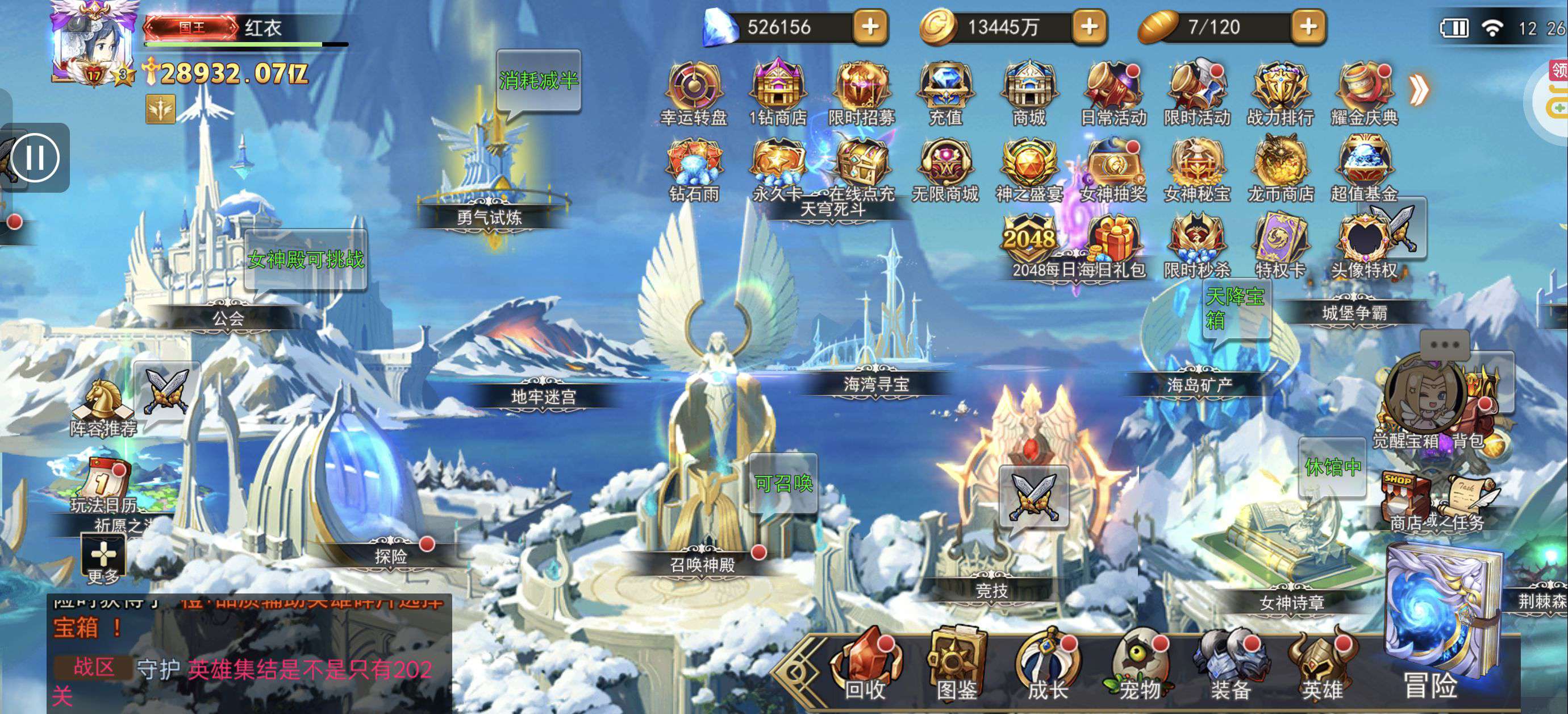Expand the event icons with the arrow
Screen dimensions: 1568x714
(x=1419, y=92)
